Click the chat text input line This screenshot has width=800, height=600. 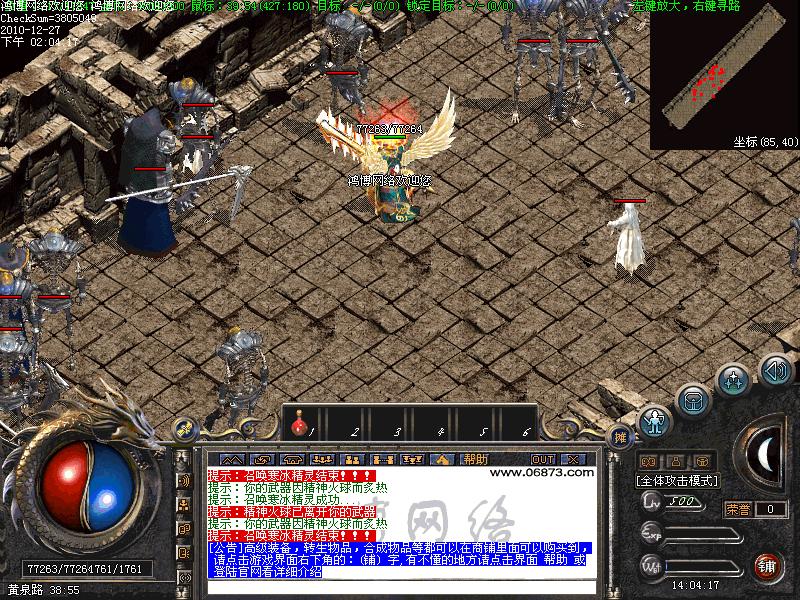pyautogui.click(x=400, y=587)
